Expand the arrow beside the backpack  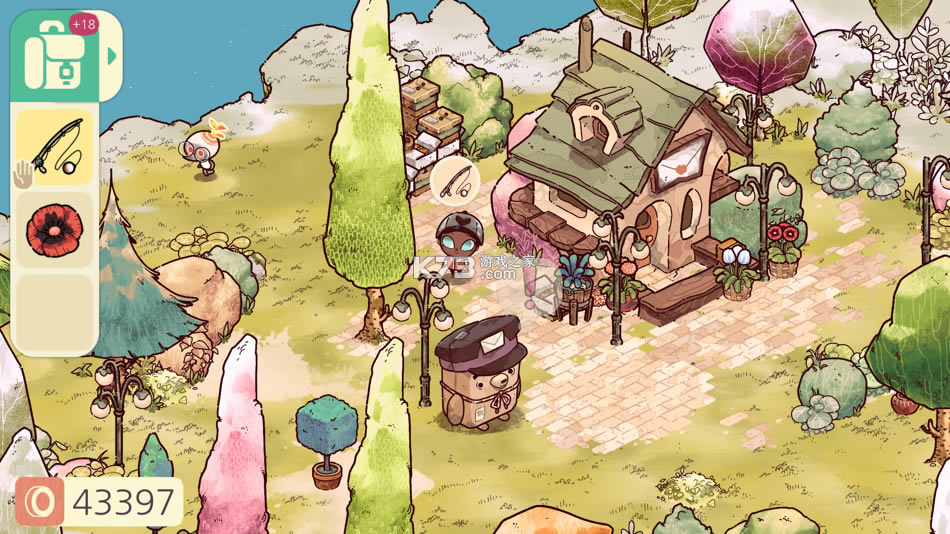coord(112,56)
